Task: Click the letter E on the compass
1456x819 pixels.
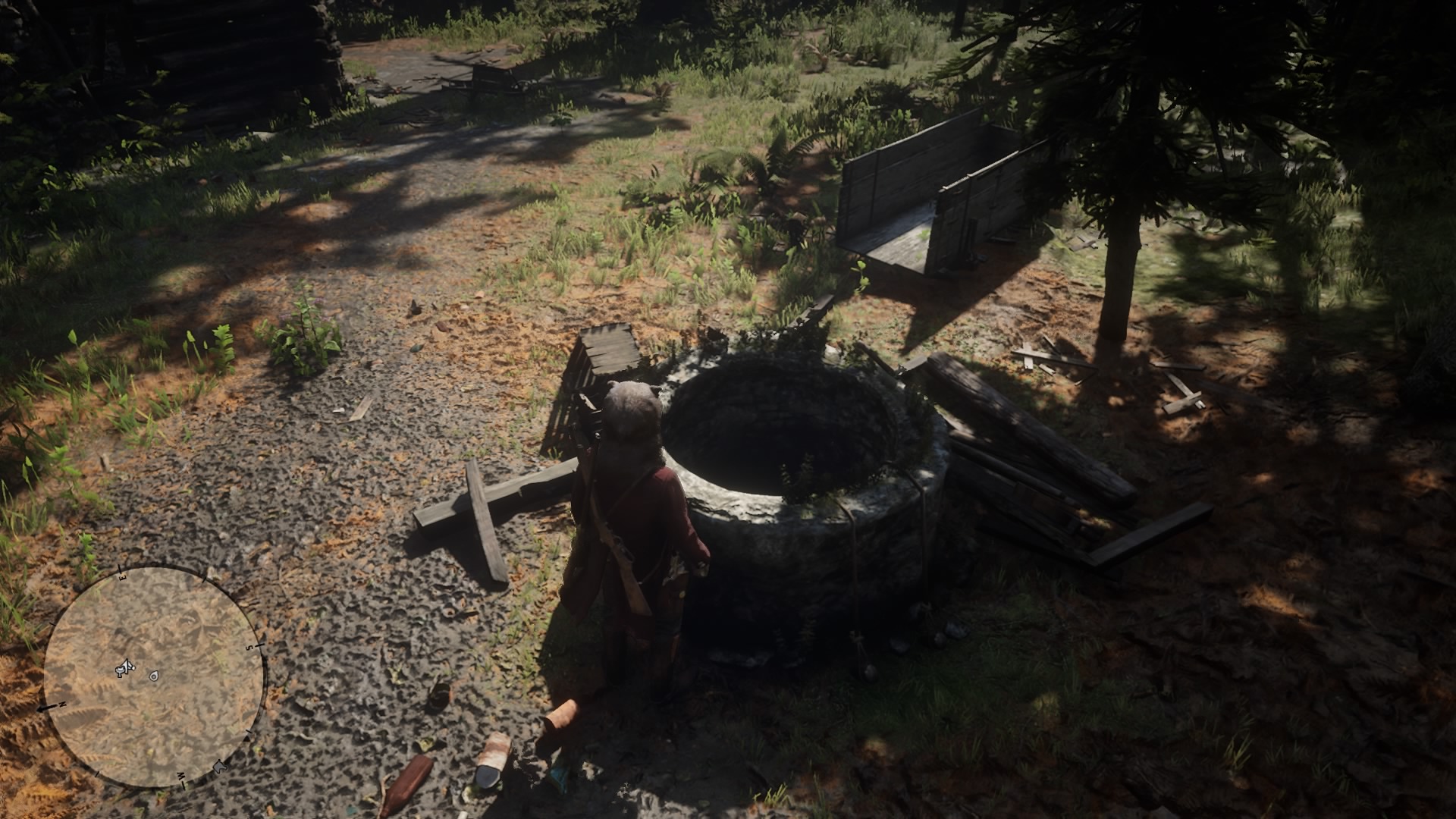Action: point(122,578)
